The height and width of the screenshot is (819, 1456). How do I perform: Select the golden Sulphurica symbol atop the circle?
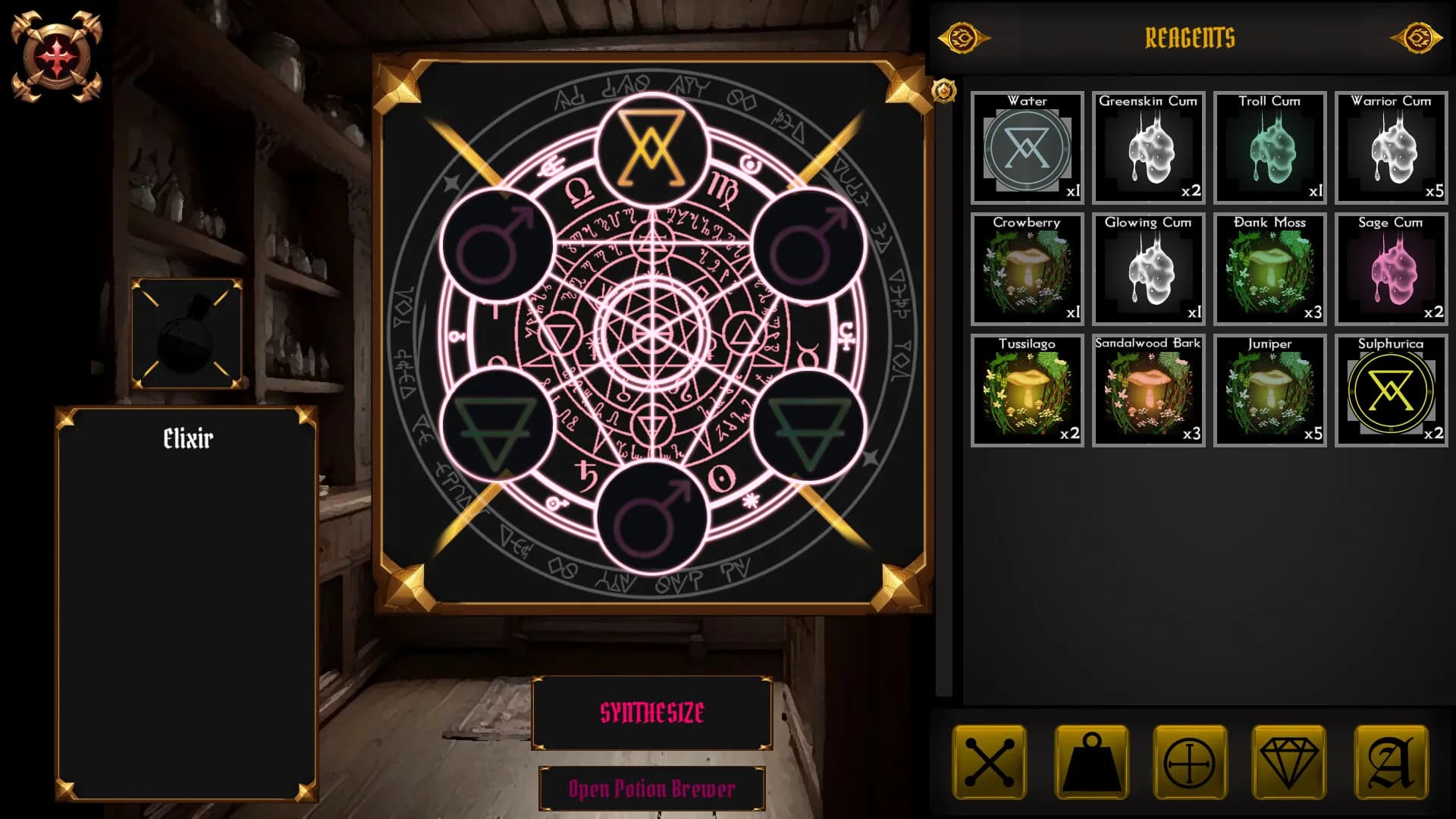pyautogui.click(x=651, y=149)
